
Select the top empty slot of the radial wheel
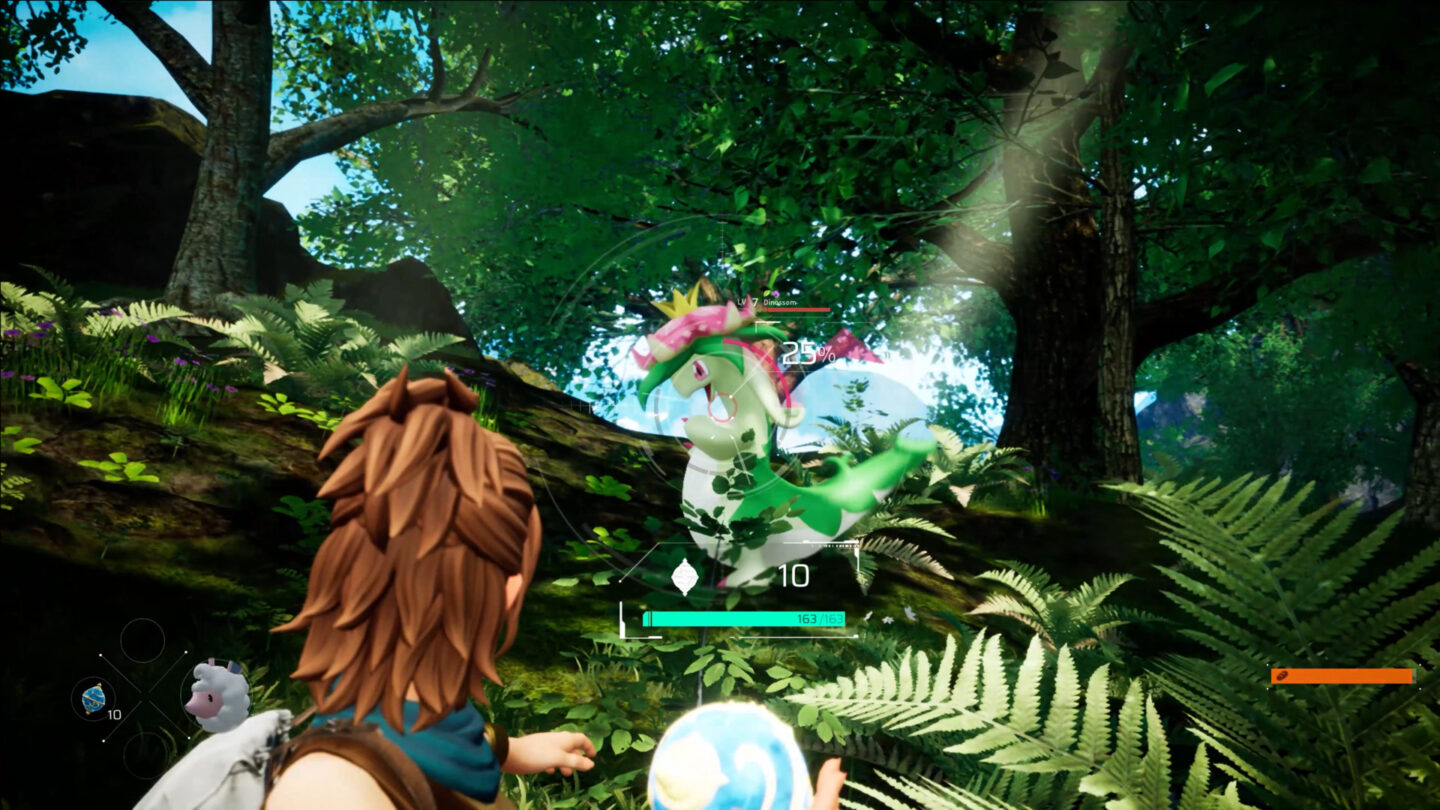click(143, 642)
